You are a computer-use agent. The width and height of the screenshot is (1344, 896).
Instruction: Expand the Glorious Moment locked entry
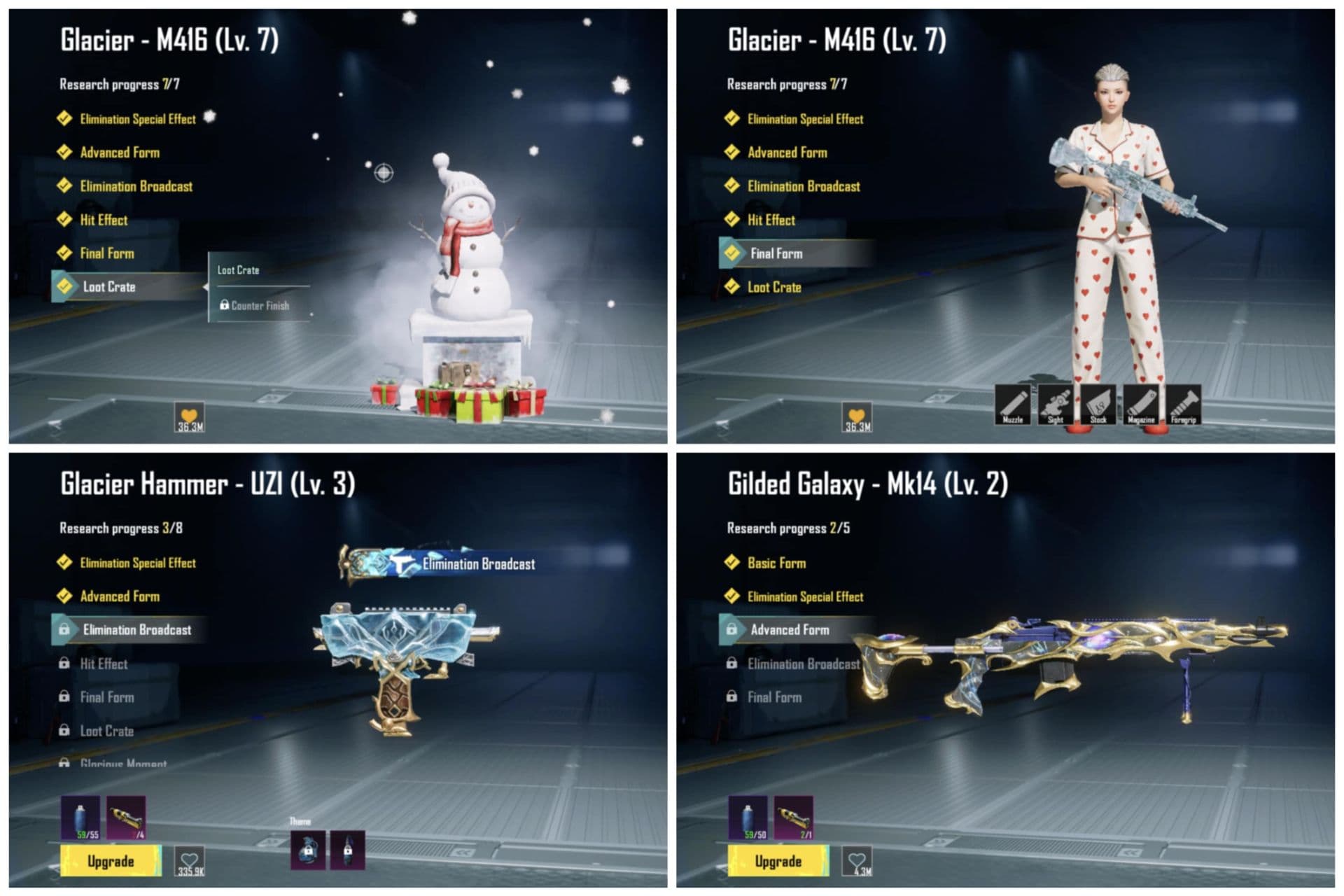122,764
